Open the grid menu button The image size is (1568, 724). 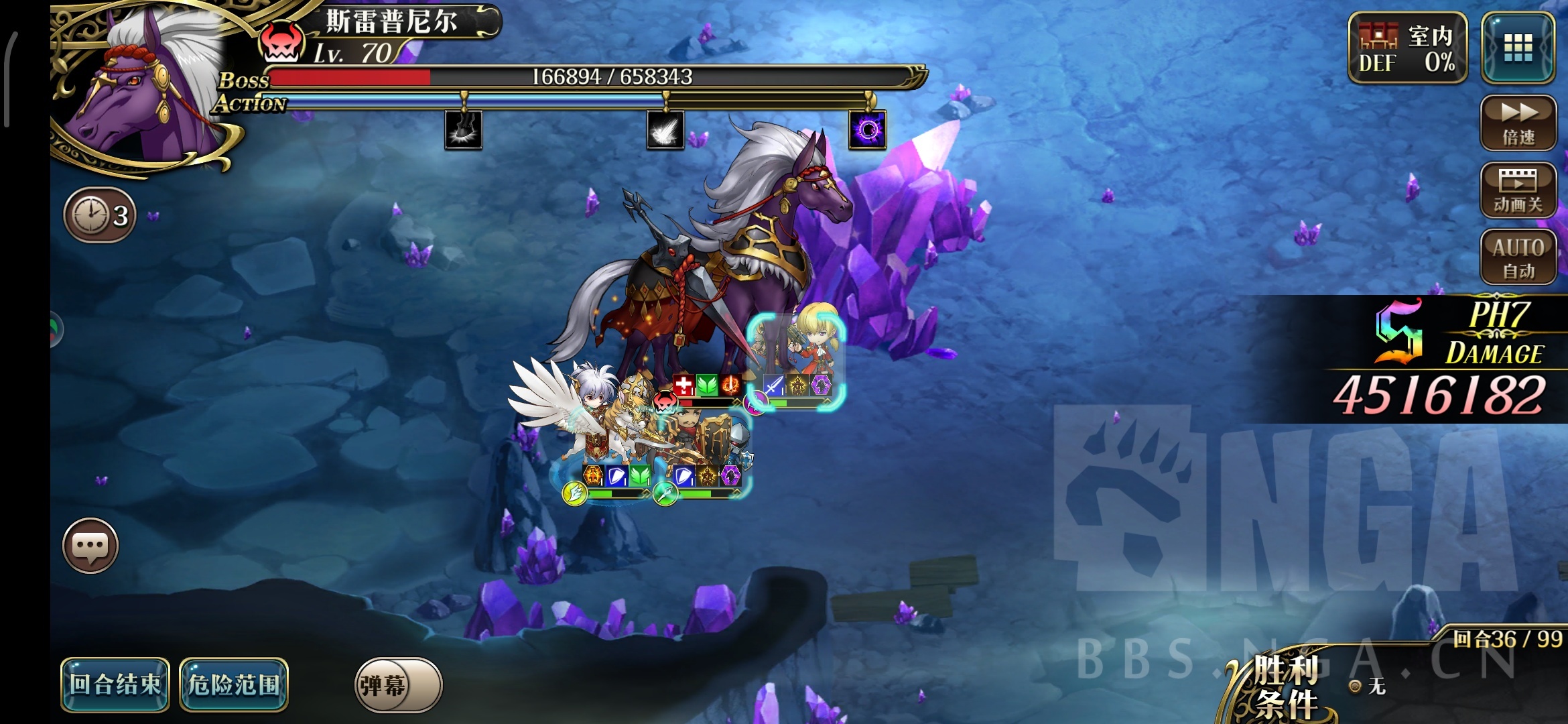(x=1518, y=48)
